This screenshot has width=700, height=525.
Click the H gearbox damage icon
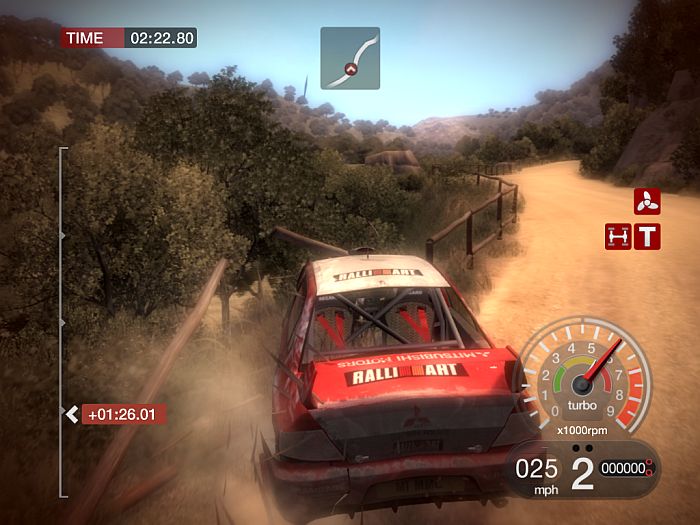coord(618,236)
